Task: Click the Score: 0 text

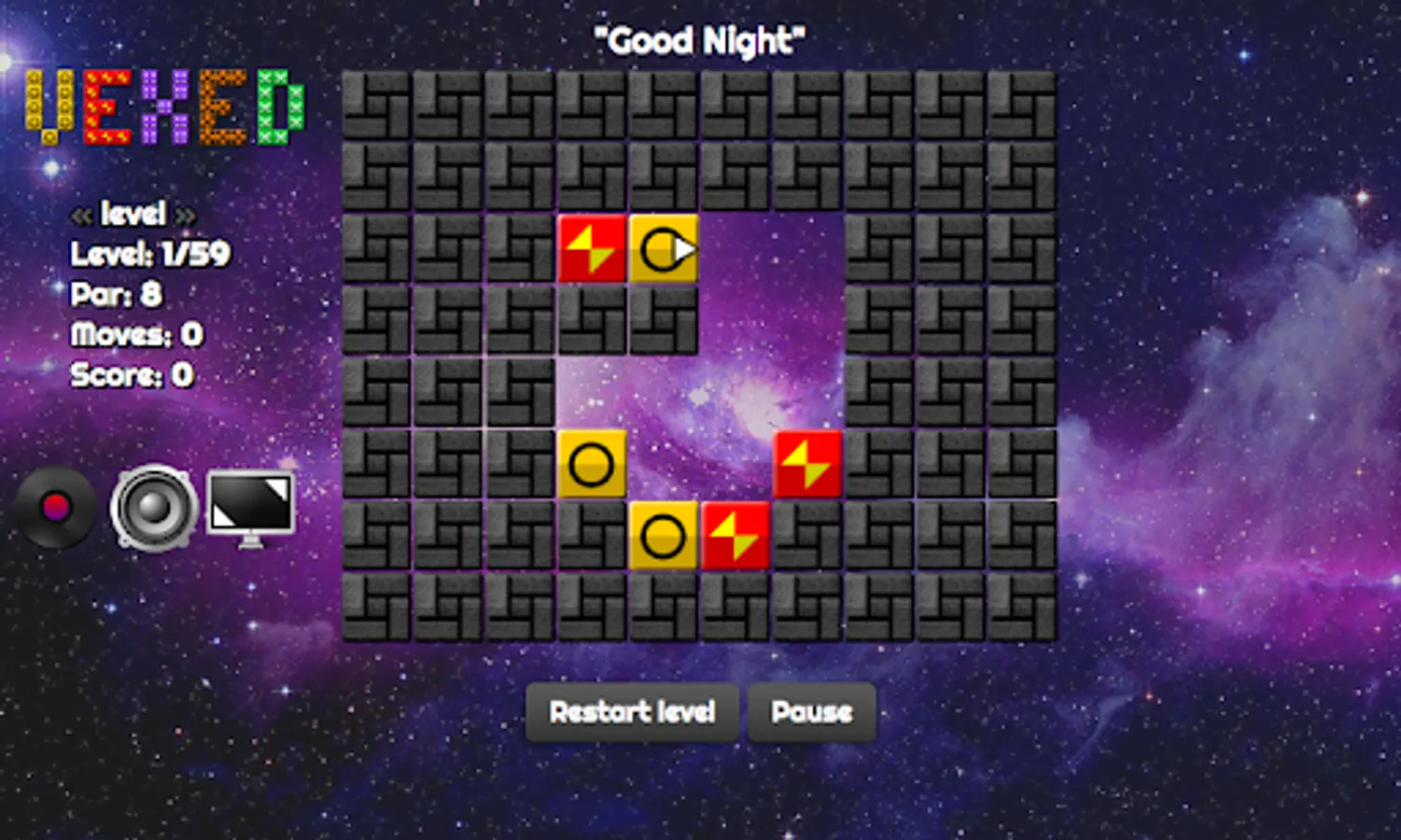Action: point(131,376)
